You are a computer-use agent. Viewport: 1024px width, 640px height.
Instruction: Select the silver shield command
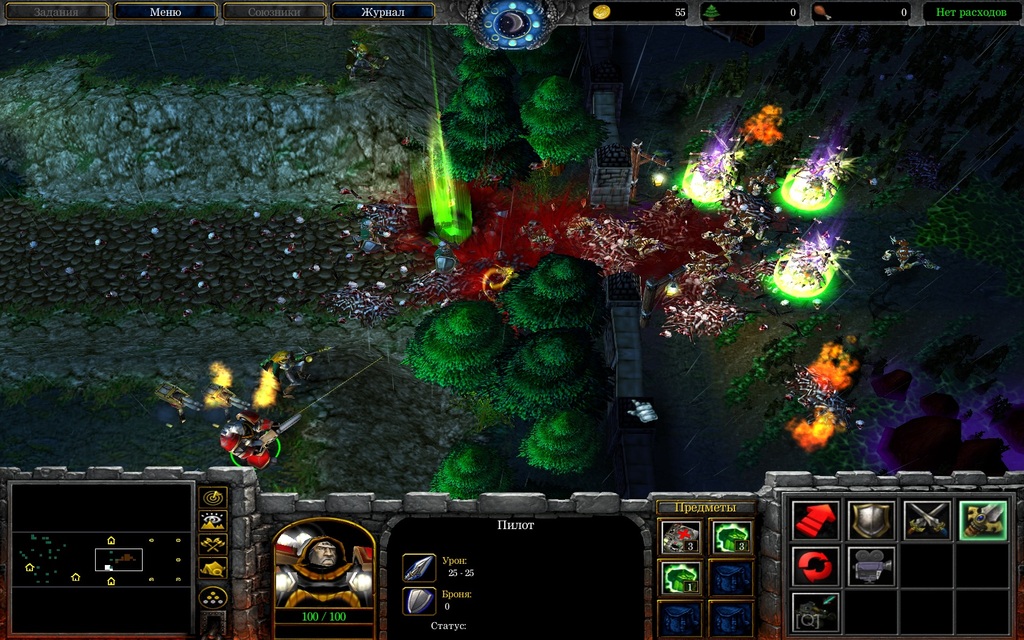point(871,521)
